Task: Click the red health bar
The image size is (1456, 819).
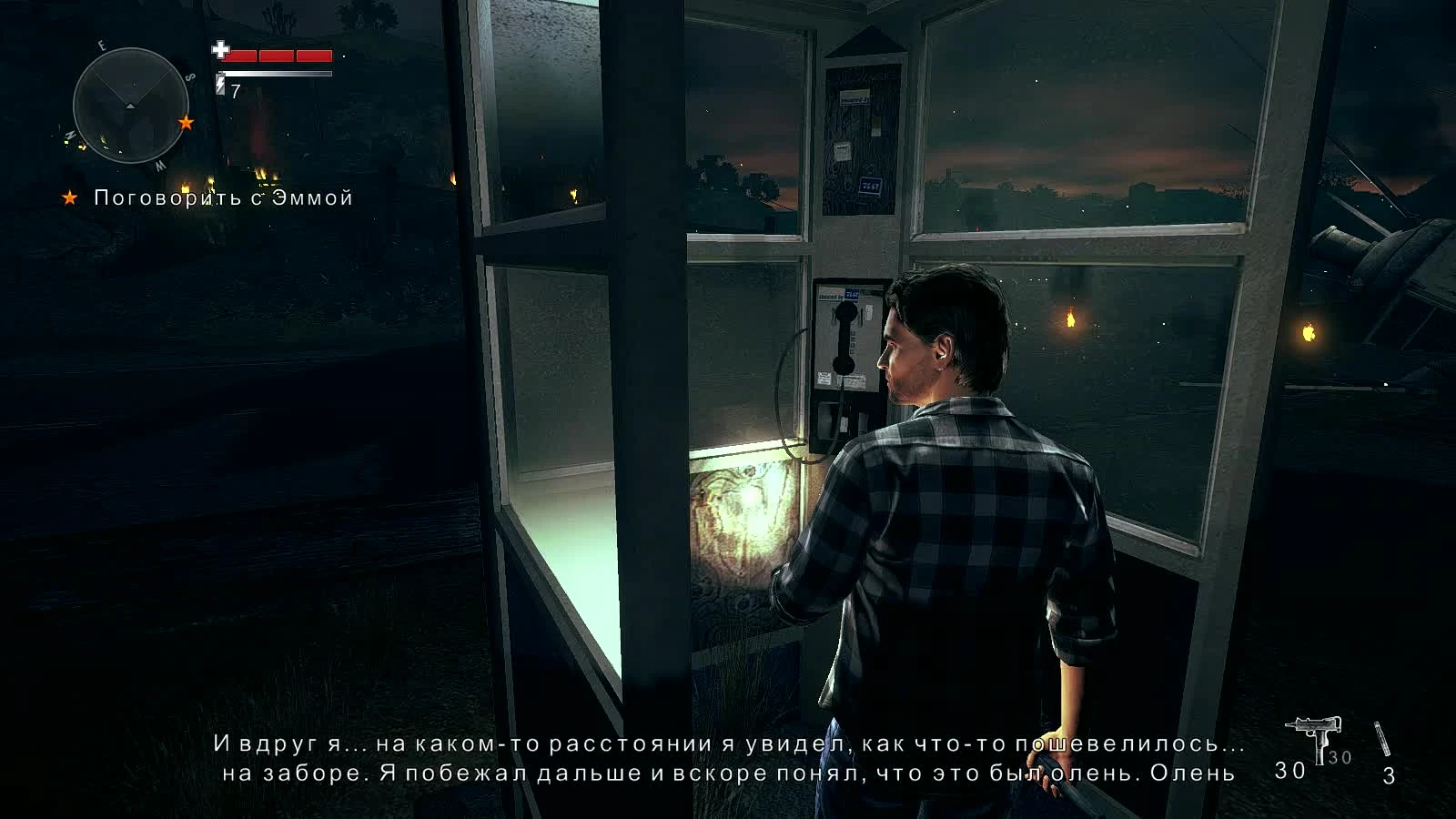Action: tap(278, 56)
